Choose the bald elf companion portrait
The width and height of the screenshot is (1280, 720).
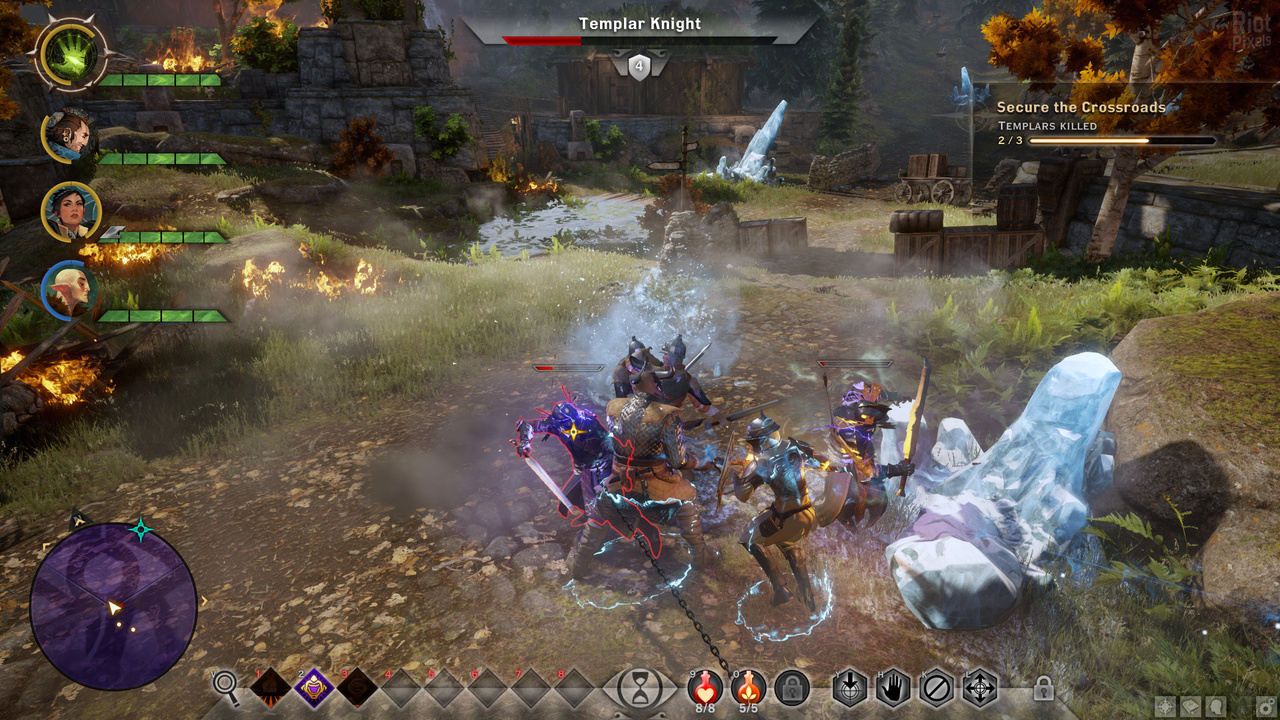tap(71, 290)
